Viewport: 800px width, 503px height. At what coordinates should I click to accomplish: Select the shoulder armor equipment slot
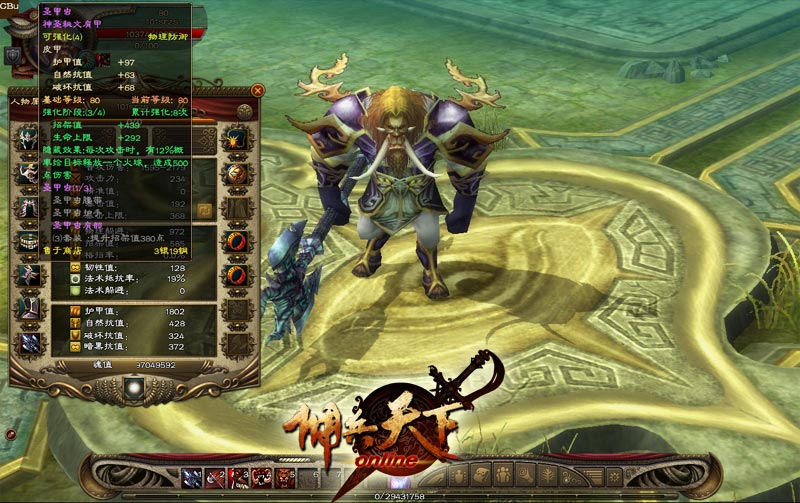coord(27,172)
